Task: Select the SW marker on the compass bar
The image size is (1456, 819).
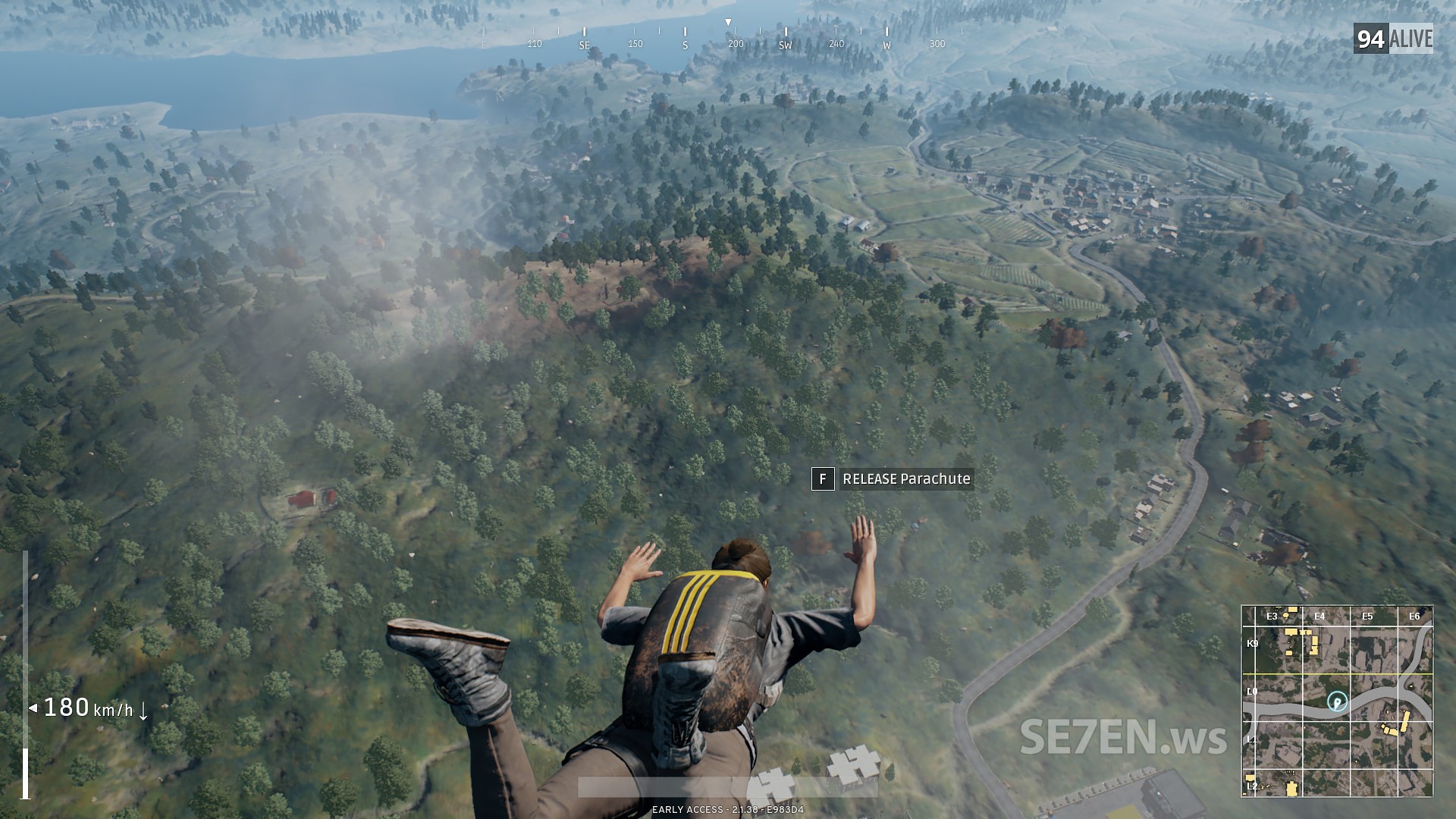Action: [x=786, y=44]
